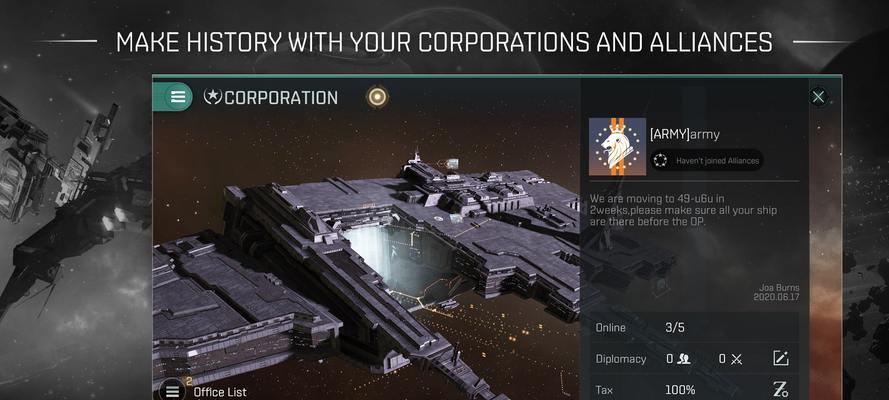Image resolution: width=889 pixels, height=400 pixels.
Task: Open the Office List
Action: pos(219,391)
